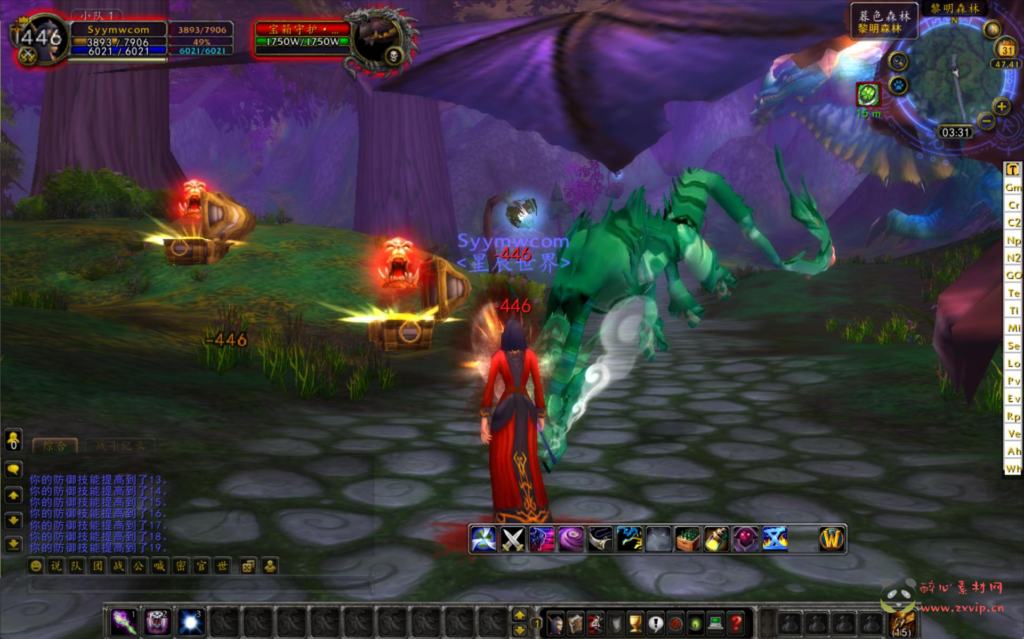The image size is (1024, 639).
Task: Open the calendar showing day 31
Action: 1006,49
